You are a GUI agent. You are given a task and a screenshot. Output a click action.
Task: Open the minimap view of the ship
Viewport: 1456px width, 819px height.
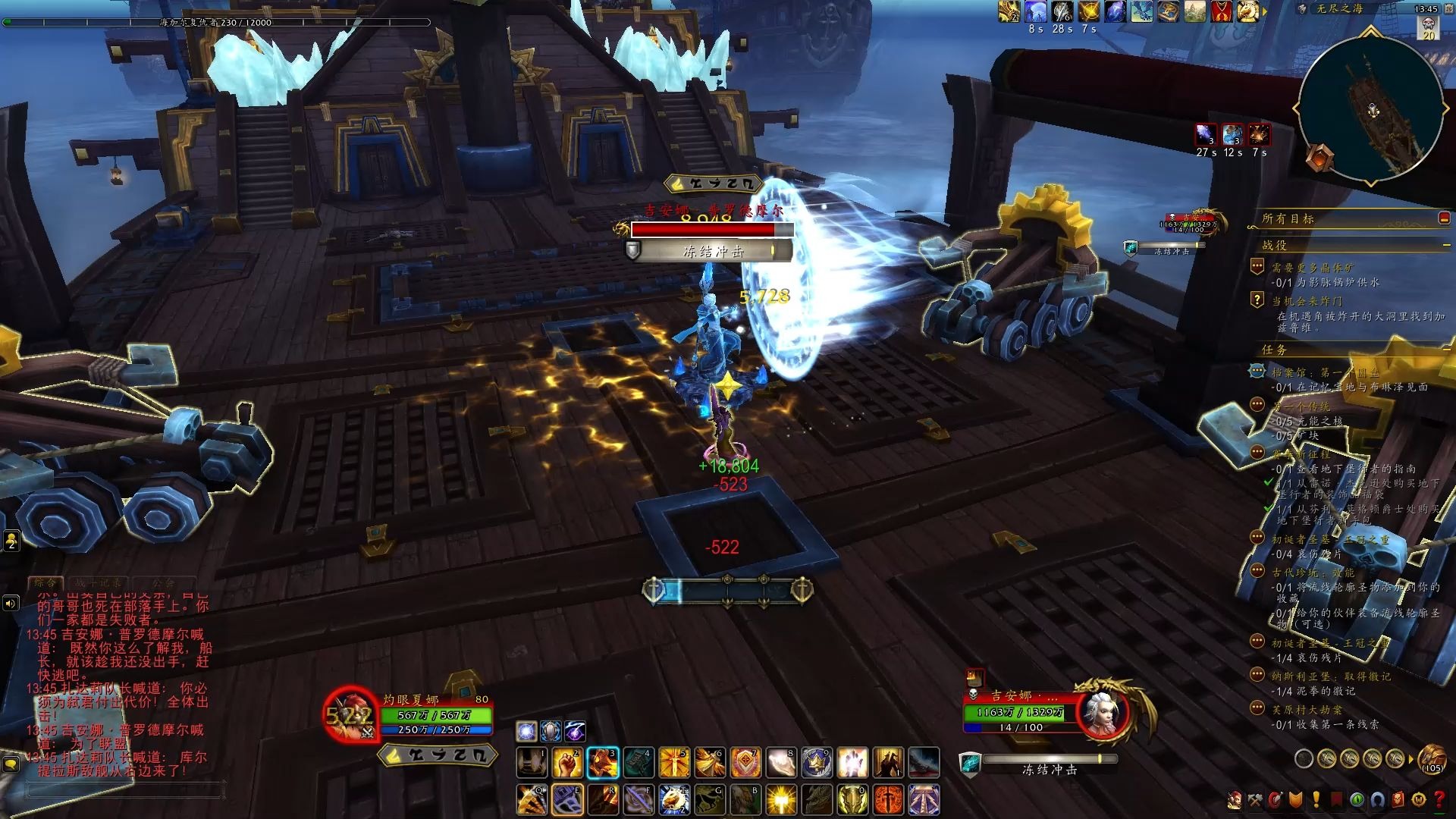tap(1371, 108)
